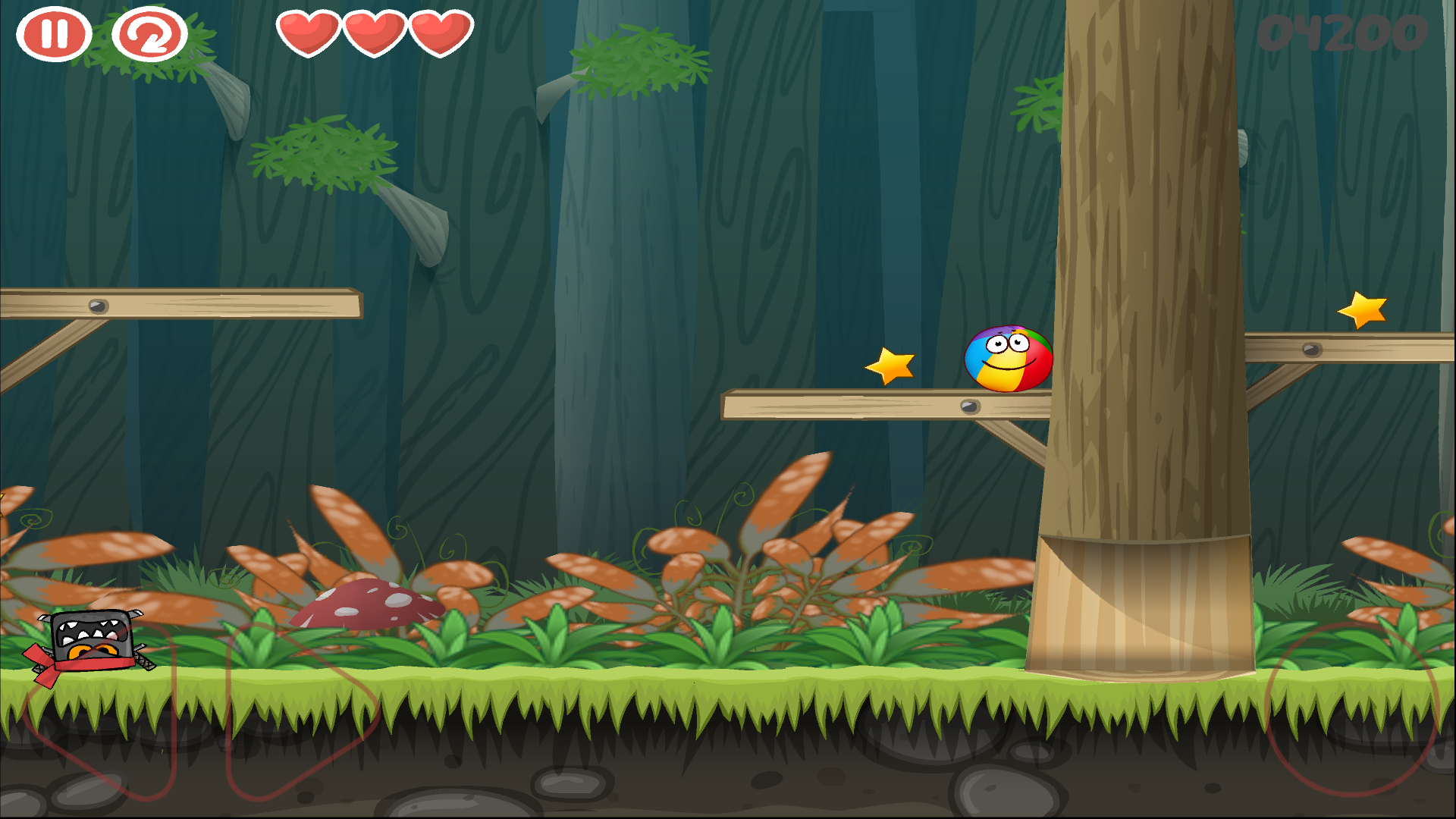Click the middle heart icon
Screen dimensions: 1456x819
tap(373, 34)
